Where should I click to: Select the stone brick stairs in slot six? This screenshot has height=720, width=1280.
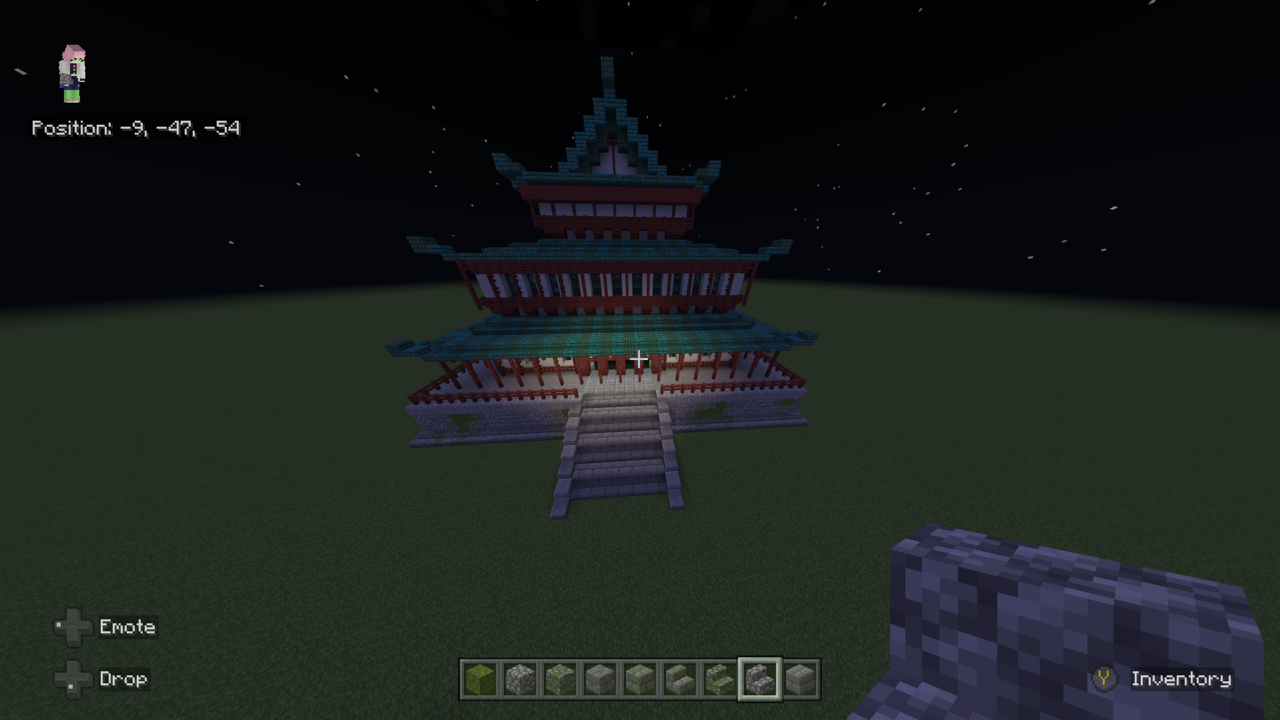tap(680, 679)
